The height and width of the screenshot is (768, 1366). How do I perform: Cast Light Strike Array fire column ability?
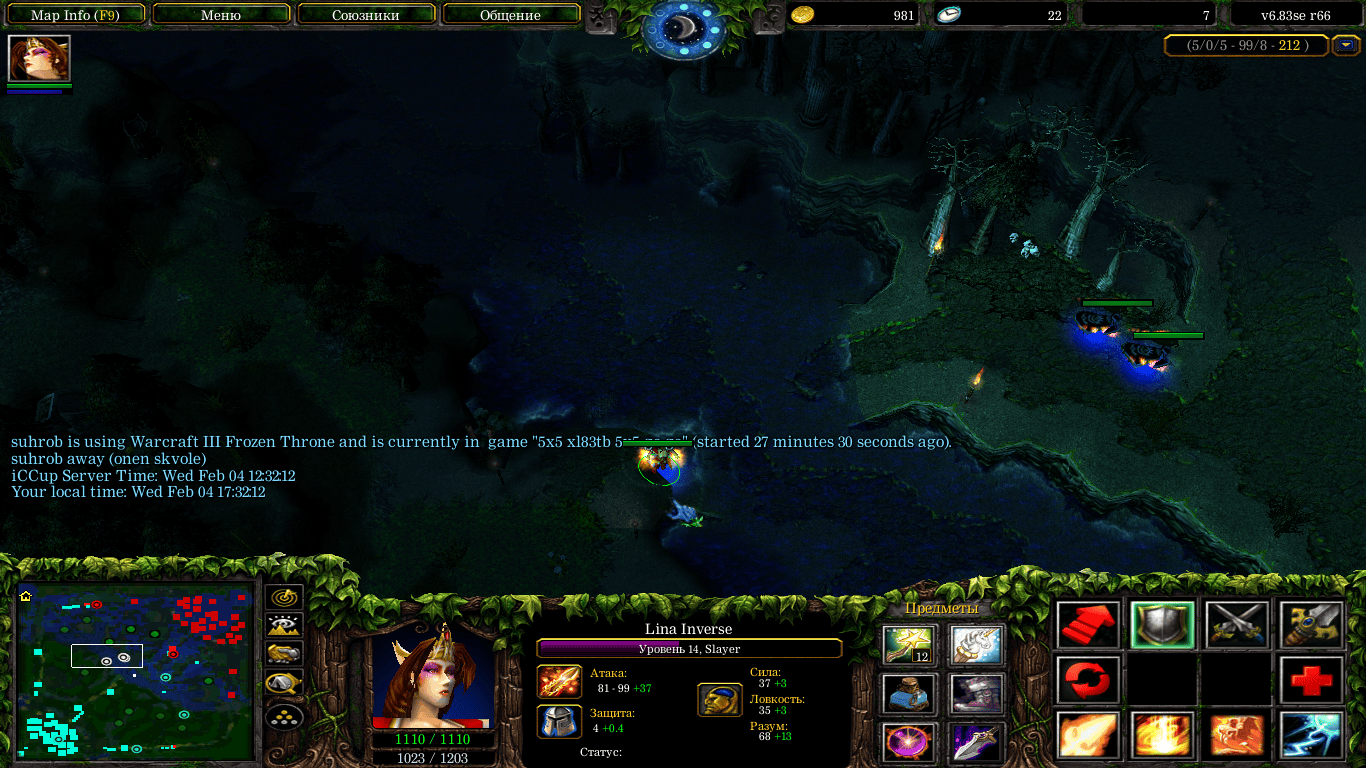tap(1163, 735)
